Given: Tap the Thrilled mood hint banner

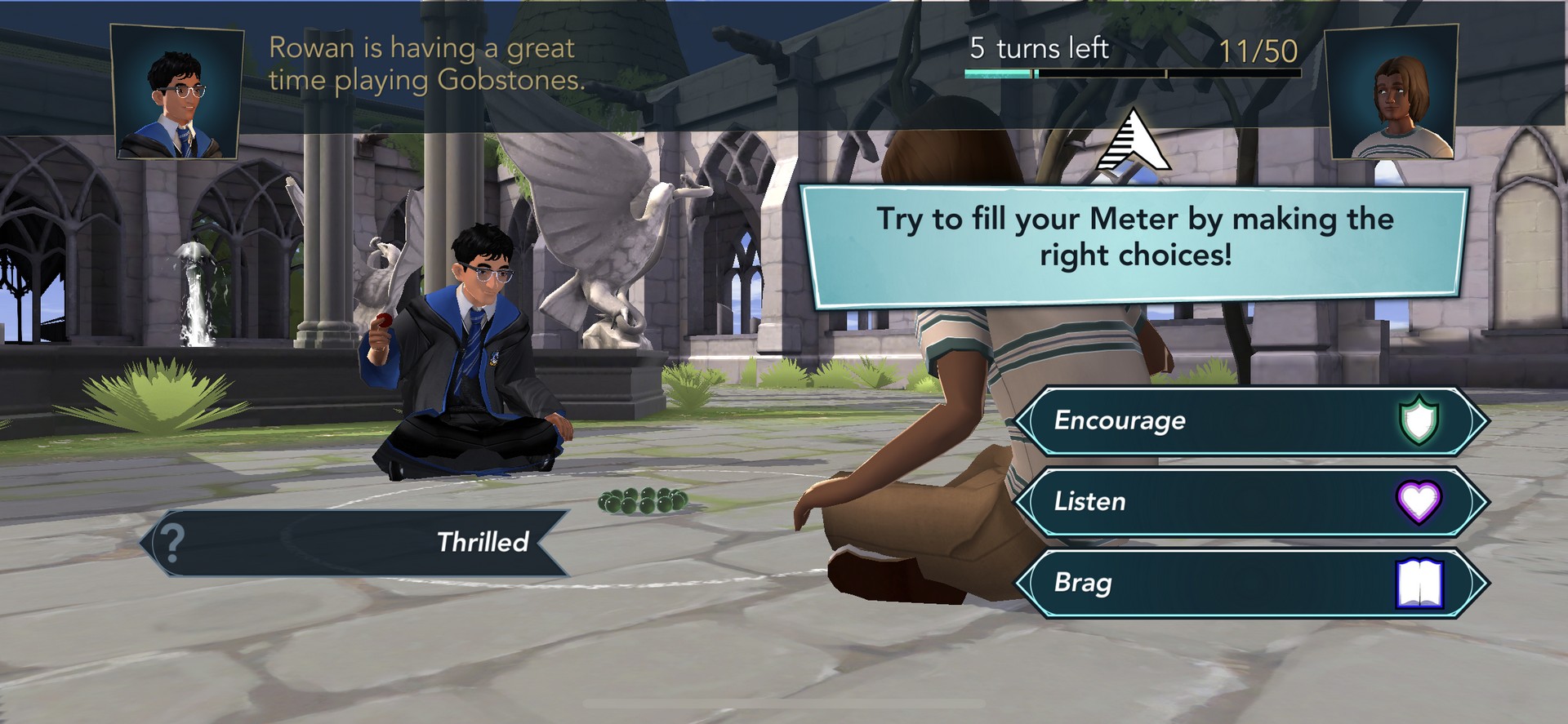Looking at the screenshot, I should 355,542.
